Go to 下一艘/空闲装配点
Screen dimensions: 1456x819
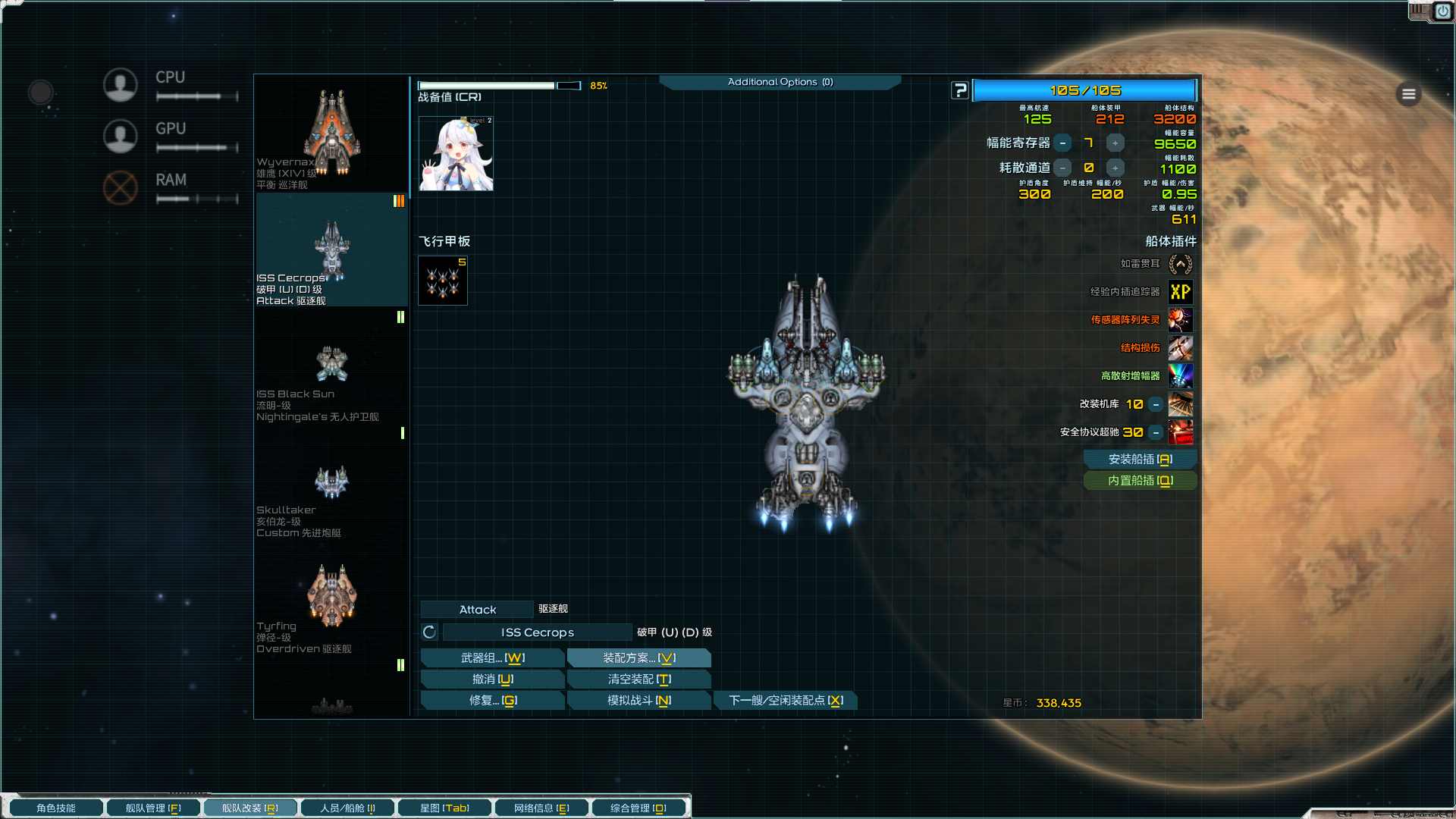[785, 701]
